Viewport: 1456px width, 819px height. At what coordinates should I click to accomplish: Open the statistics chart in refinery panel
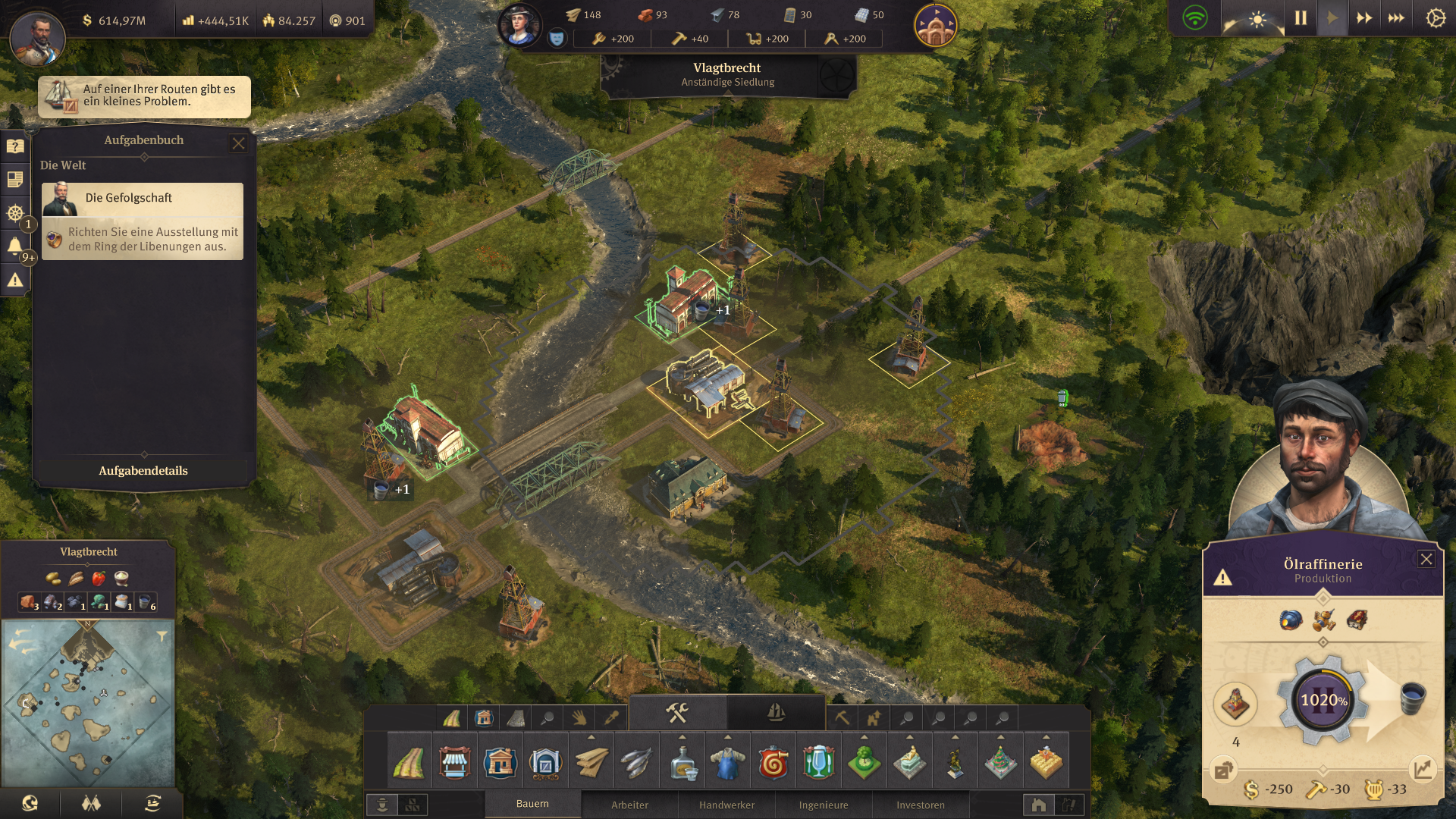pyautogui.click(x=1423, y=770)
